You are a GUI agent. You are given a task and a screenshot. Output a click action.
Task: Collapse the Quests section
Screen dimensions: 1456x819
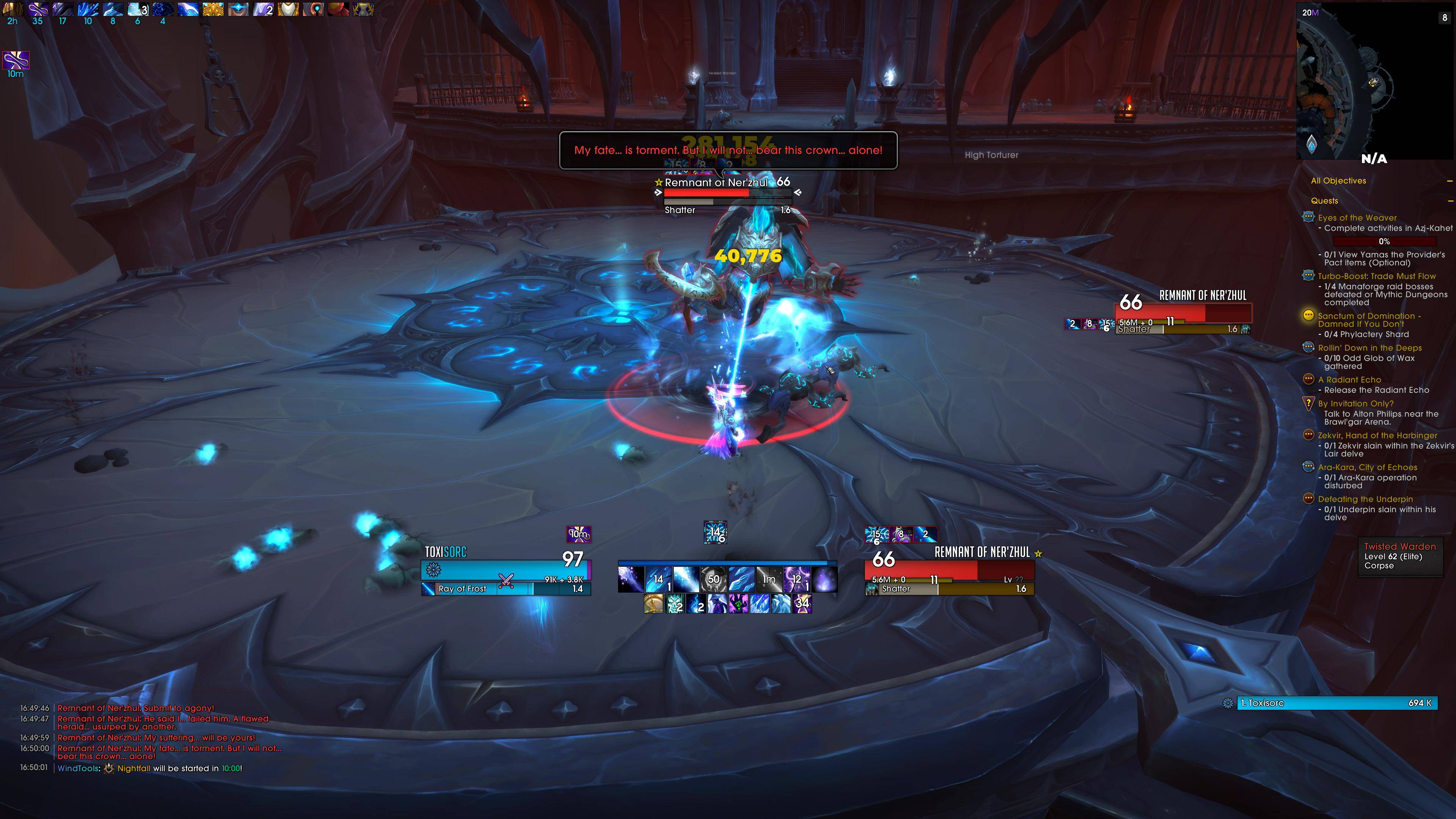[x=1450, y=201]
